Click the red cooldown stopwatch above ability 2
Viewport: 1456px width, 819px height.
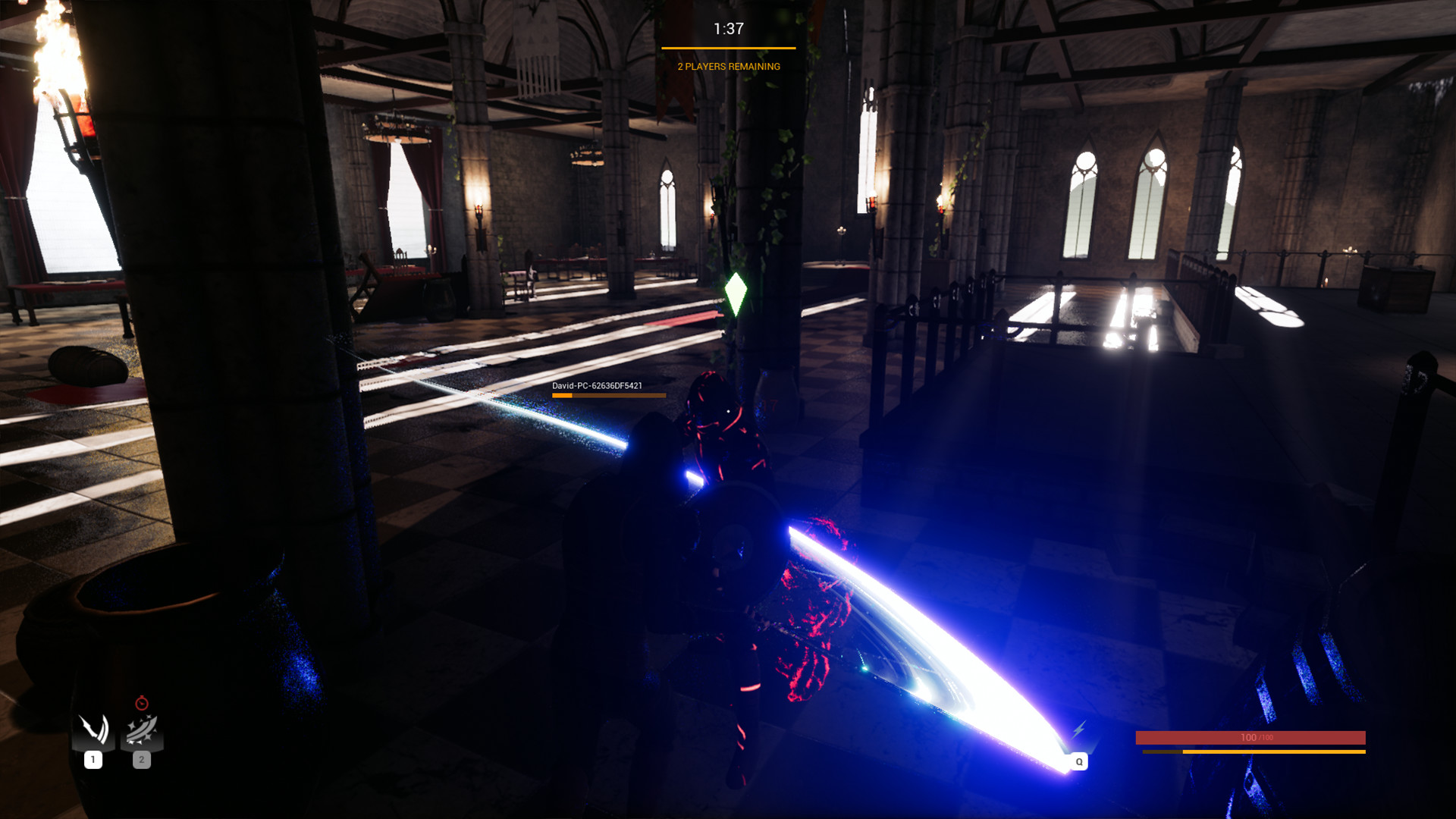click(141, 701)
